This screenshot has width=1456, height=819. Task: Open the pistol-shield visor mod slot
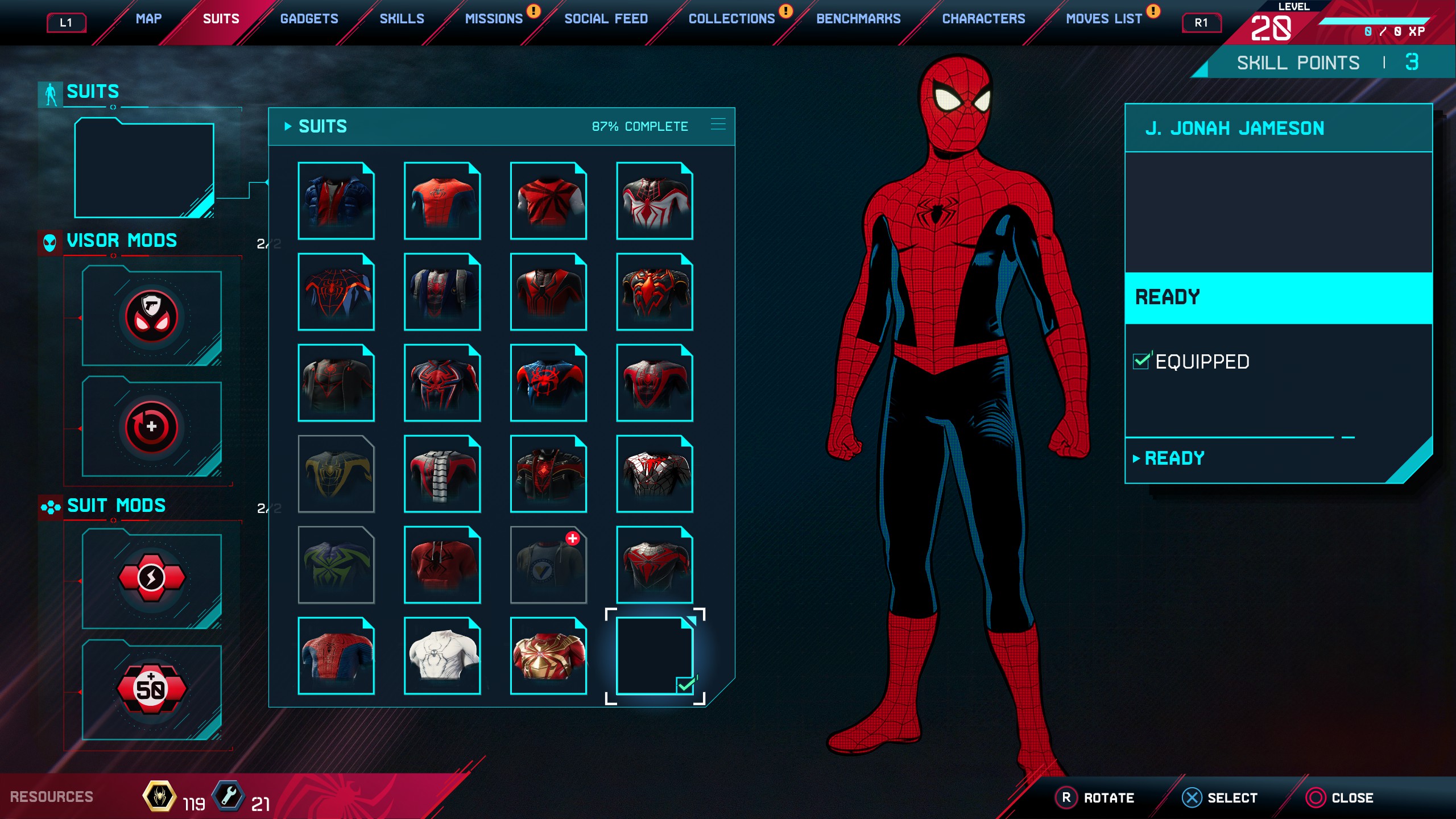pos(151,316)
